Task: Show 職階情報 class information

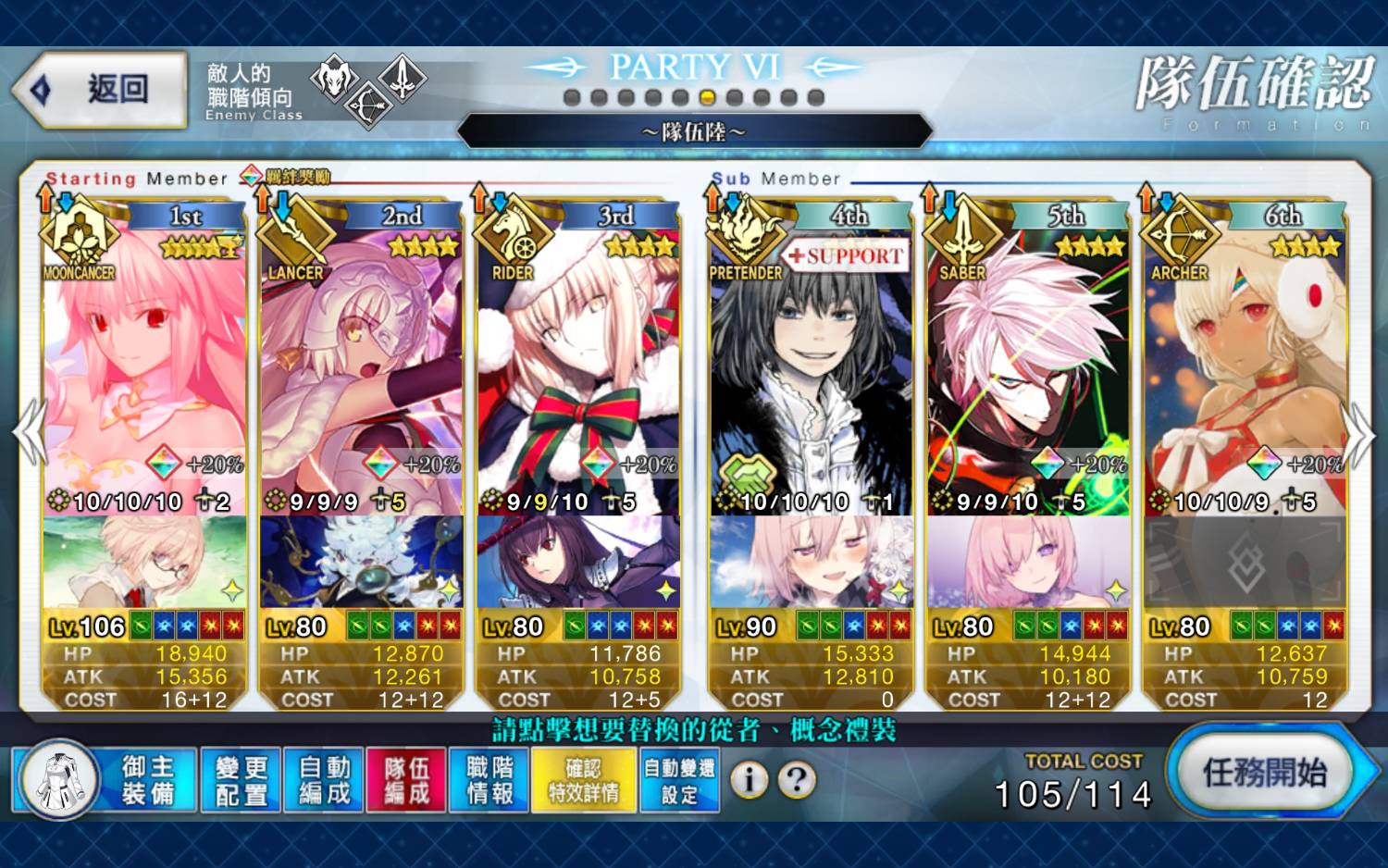Action: (490, 780)
